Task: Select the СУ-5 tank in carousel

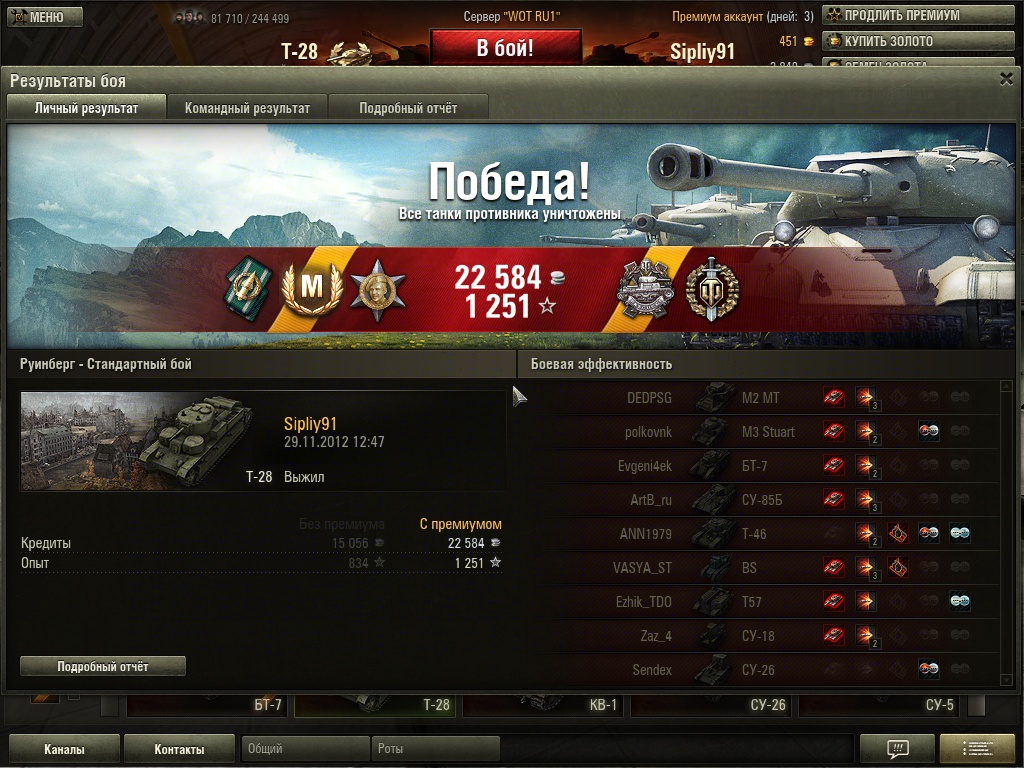Action: tap(881, 705)
